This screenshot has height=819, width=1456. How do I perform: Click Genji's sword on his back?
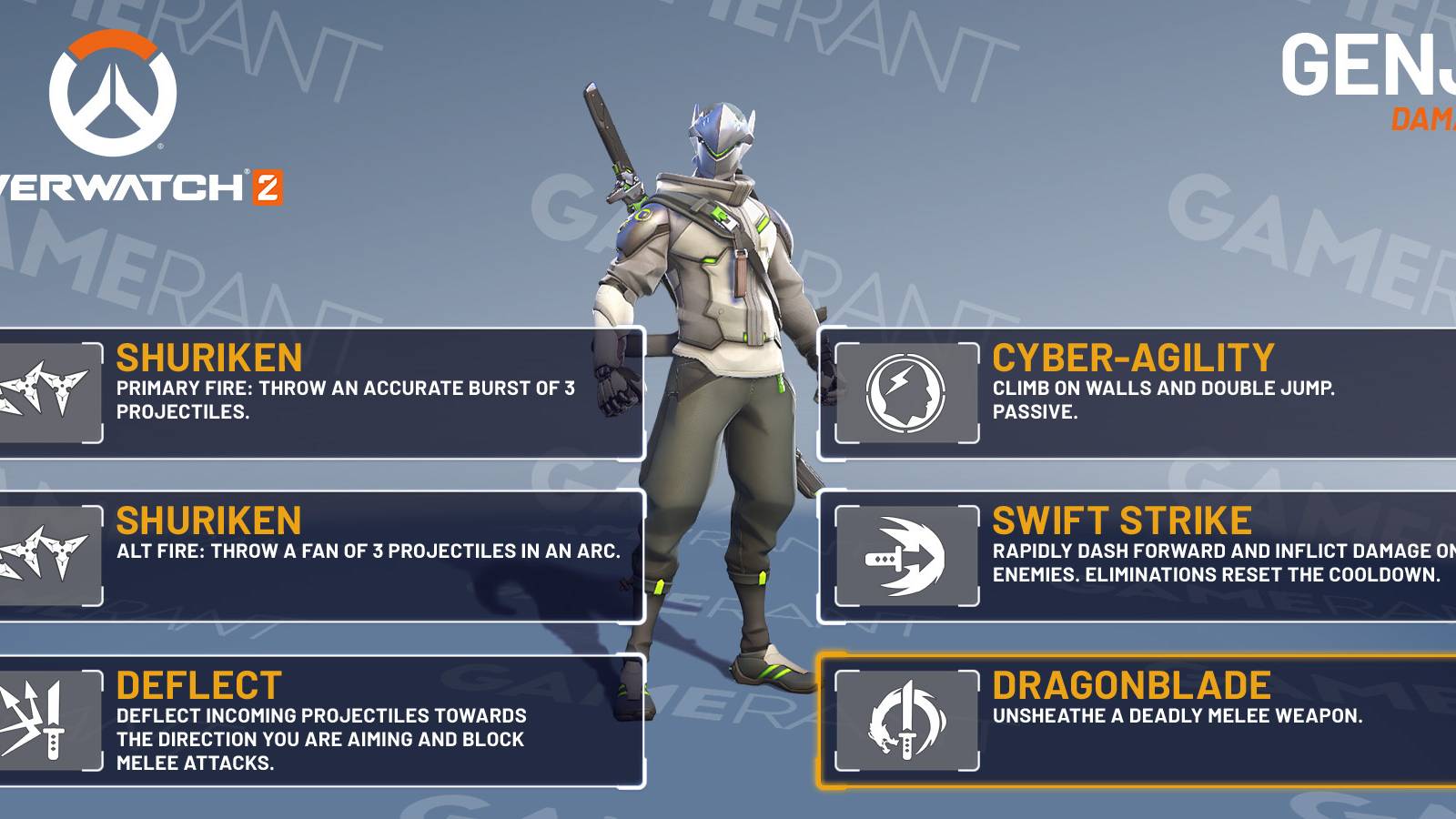(x=610, y=136)
